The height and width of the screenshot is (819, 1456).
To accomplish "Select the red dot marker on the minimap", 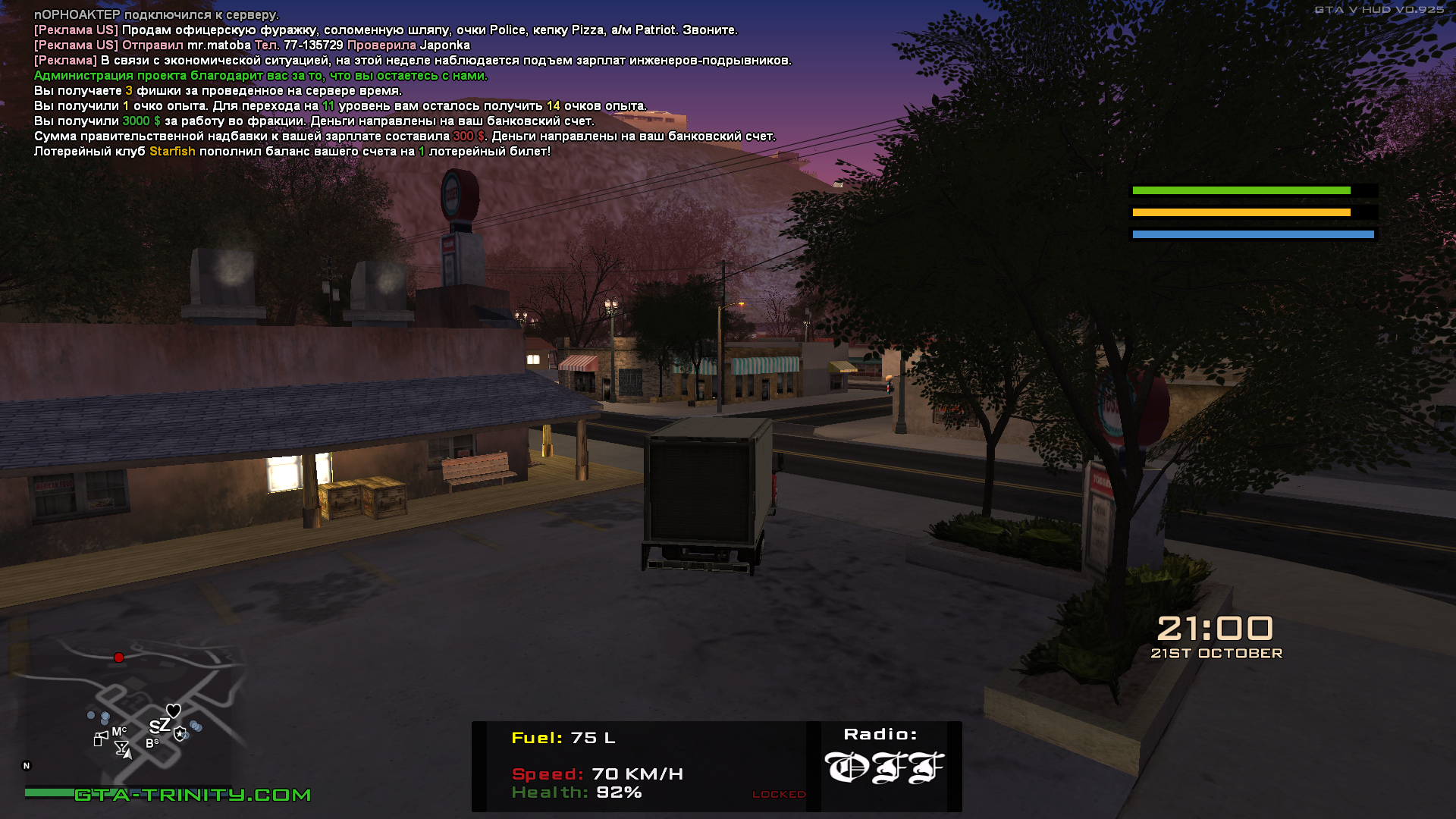I will coord(118,657).
